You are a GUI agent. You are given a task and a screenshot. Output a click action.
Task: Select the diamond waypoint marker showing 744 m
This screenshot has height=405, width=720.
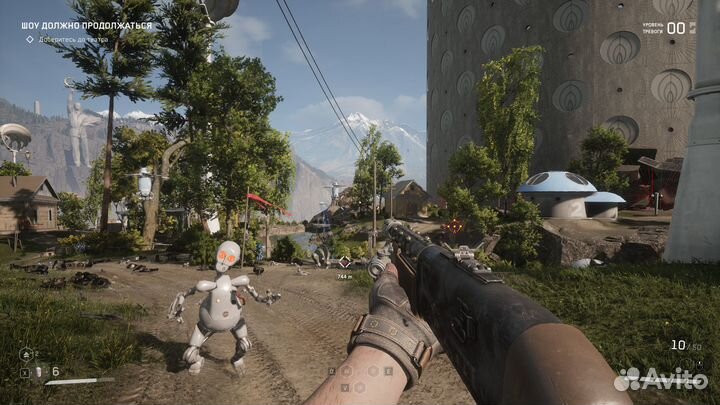point(345,262)
